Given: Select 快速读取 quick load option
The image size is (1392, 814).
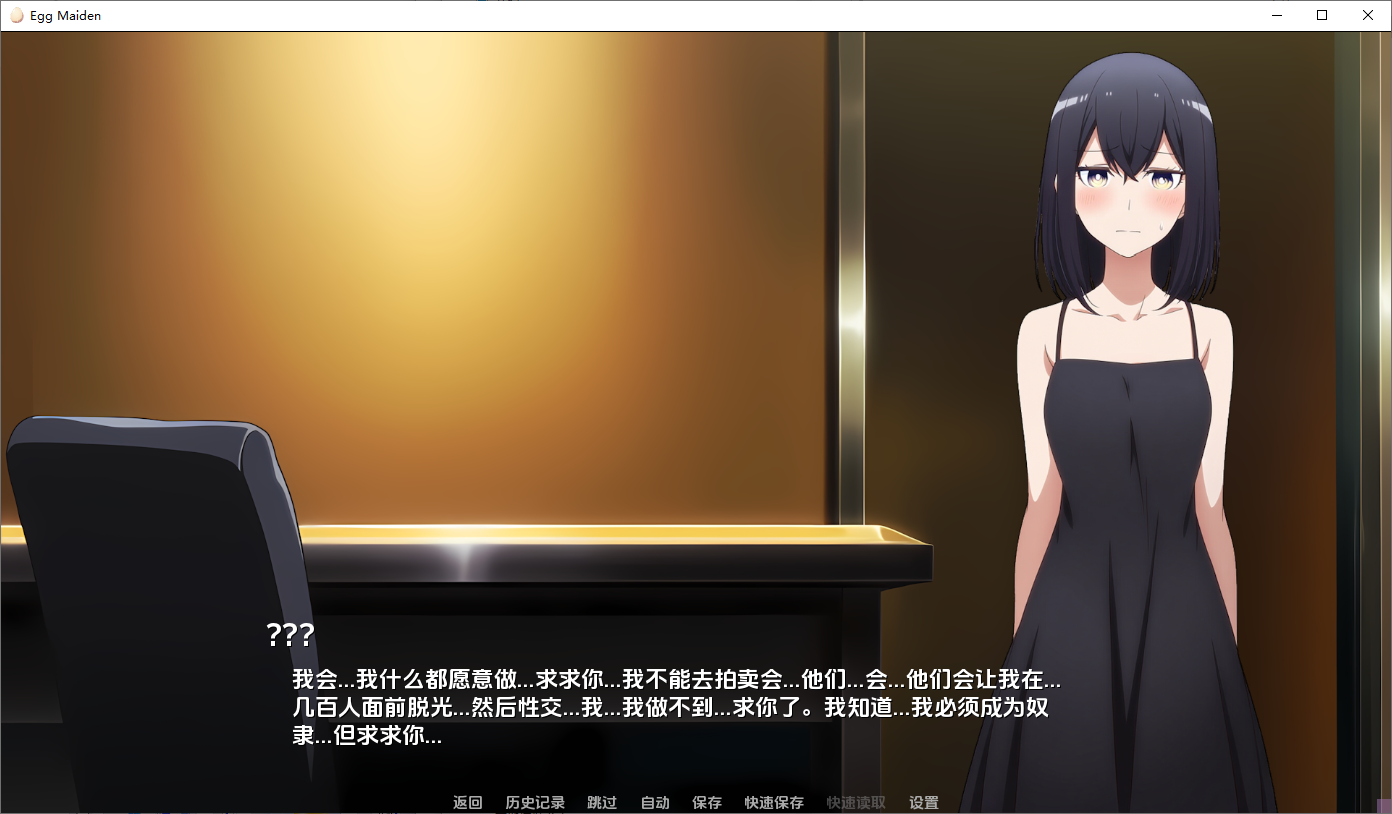Looking at the screenshot, I should 857,802.
